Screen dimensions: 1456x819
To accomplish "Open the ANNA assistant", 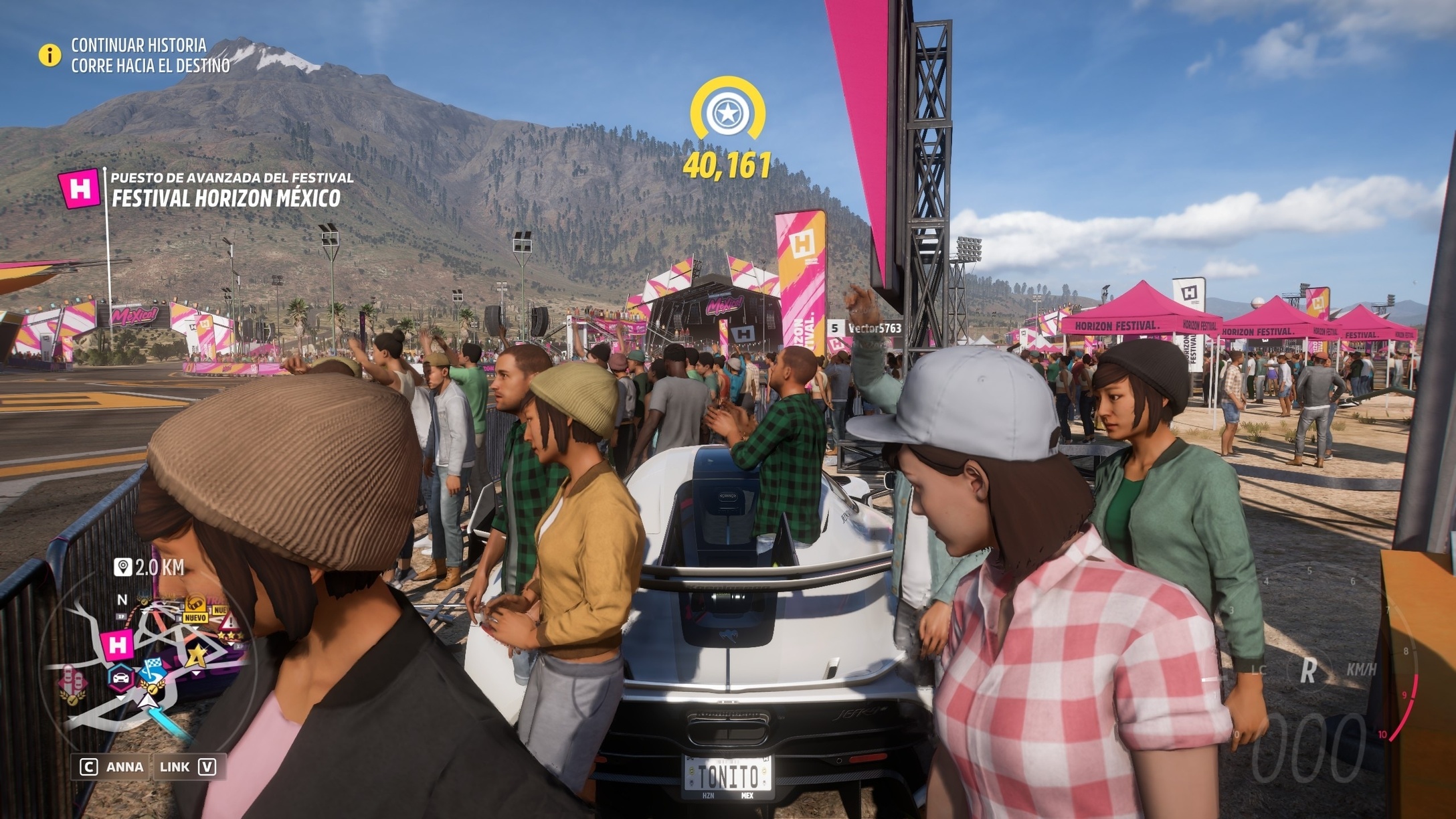I will click(x=111, y=767).
